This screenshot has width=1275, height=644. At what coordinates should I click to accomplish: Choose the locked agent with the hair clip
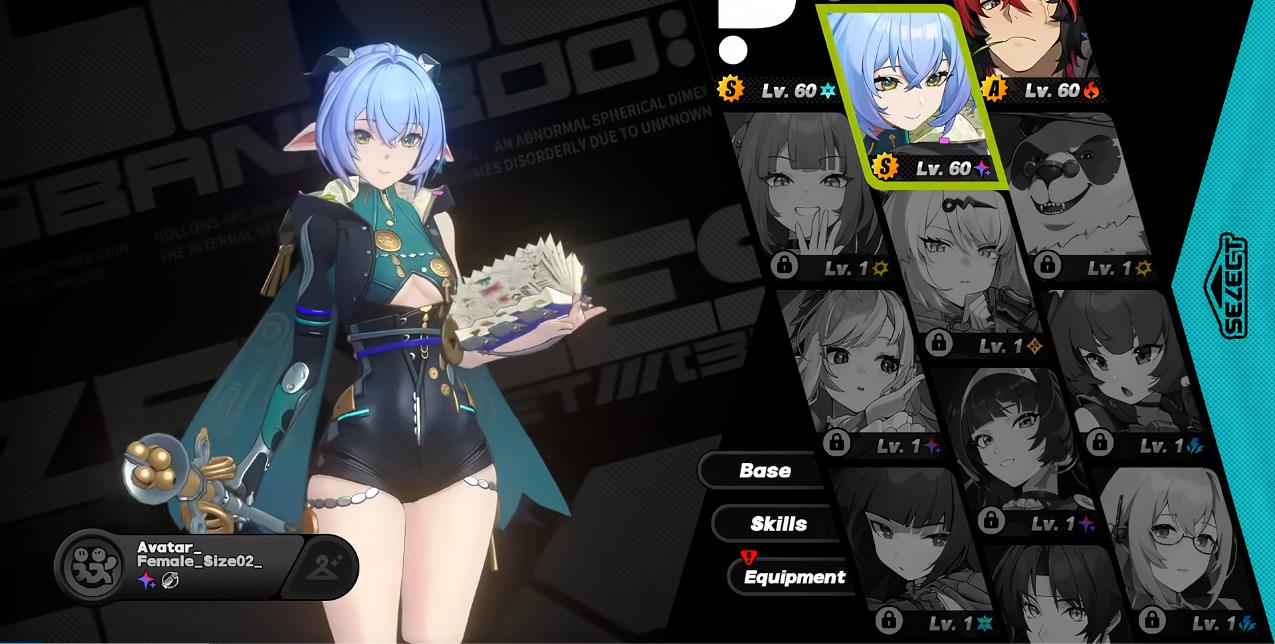960,265
